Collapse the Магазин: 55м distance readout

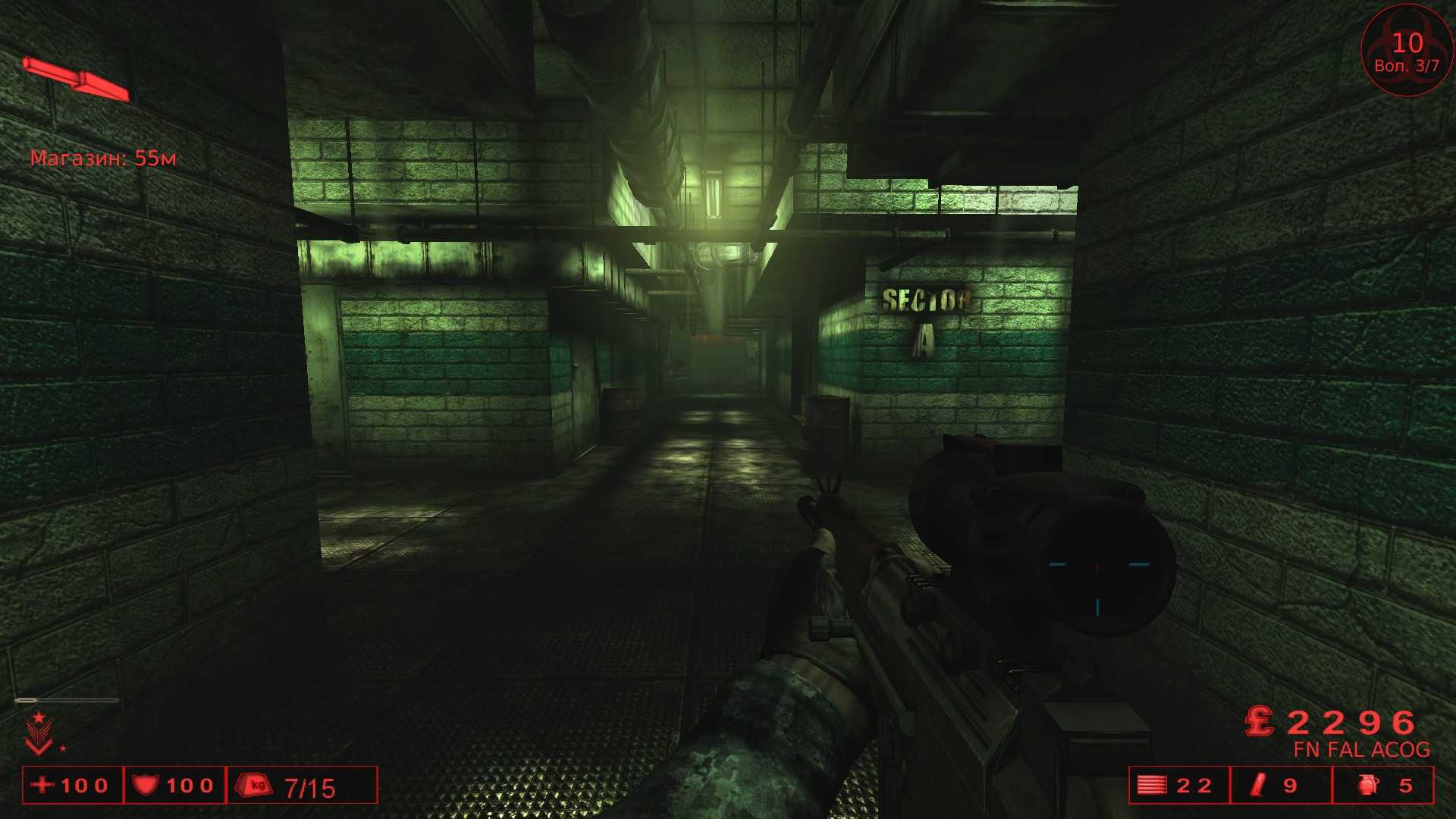104,158
